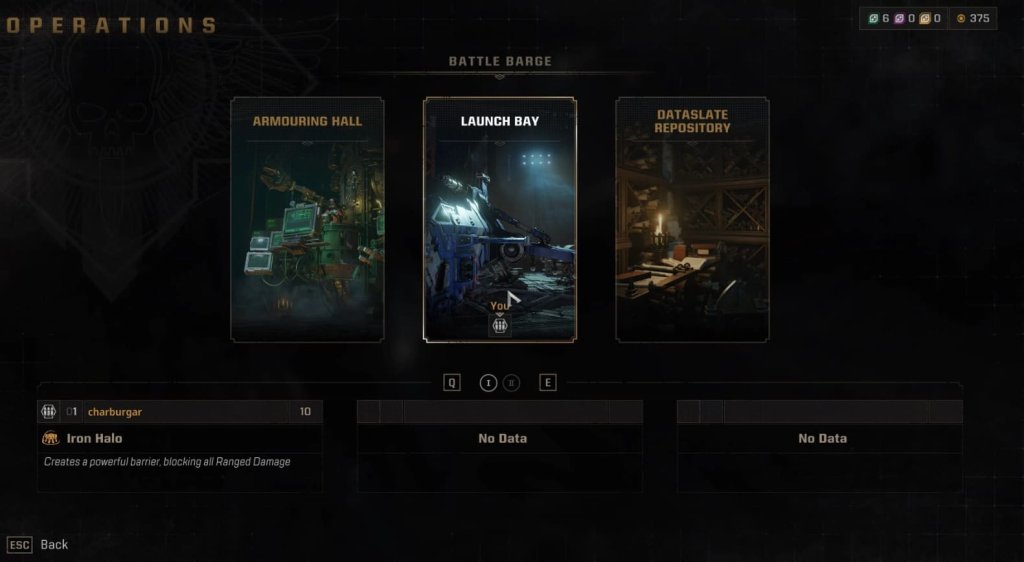Switch to page I indicator

(488, 382)
